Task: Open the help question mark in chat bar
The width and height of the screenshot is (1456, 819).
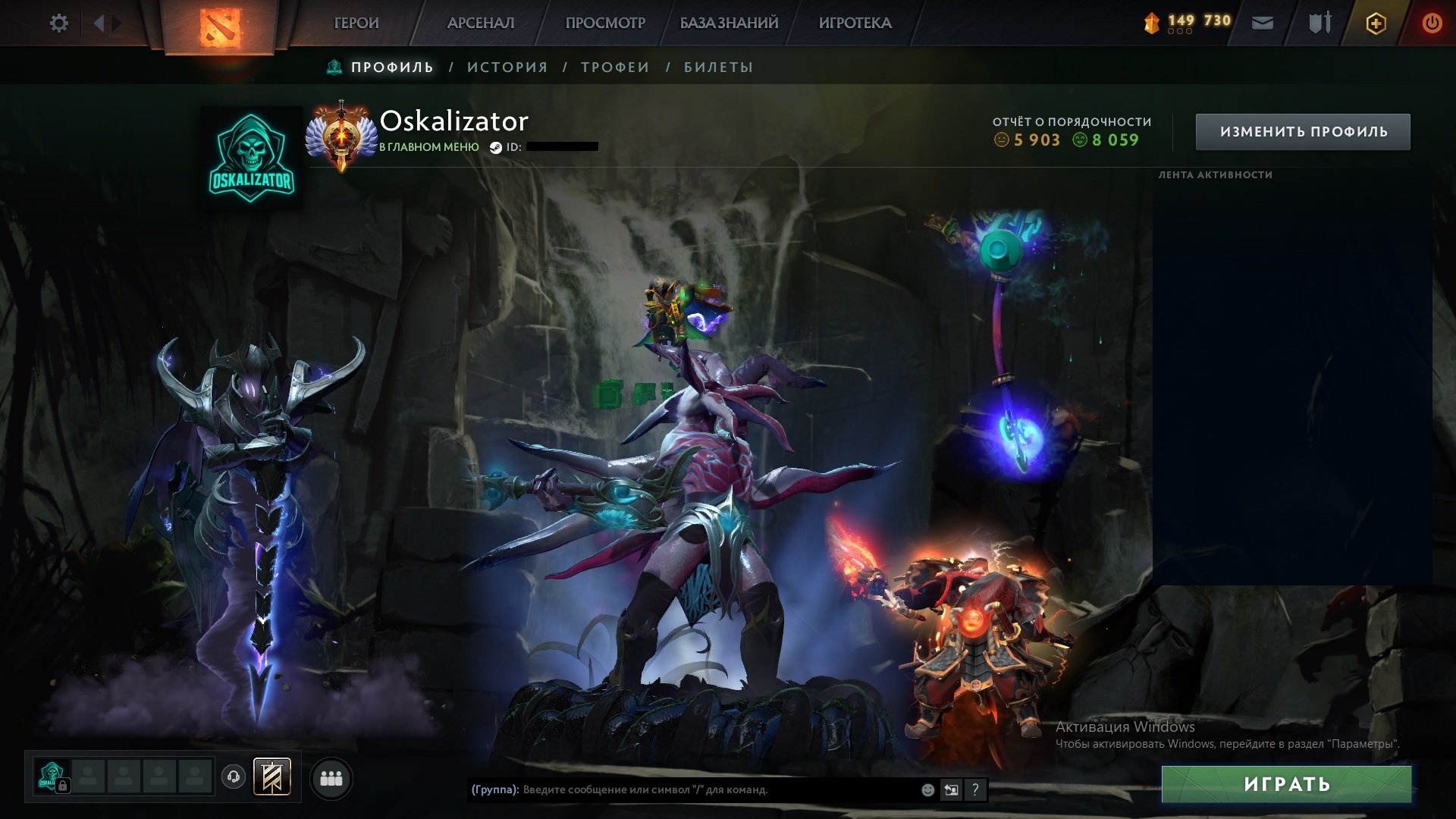Action: click(976, 790)
